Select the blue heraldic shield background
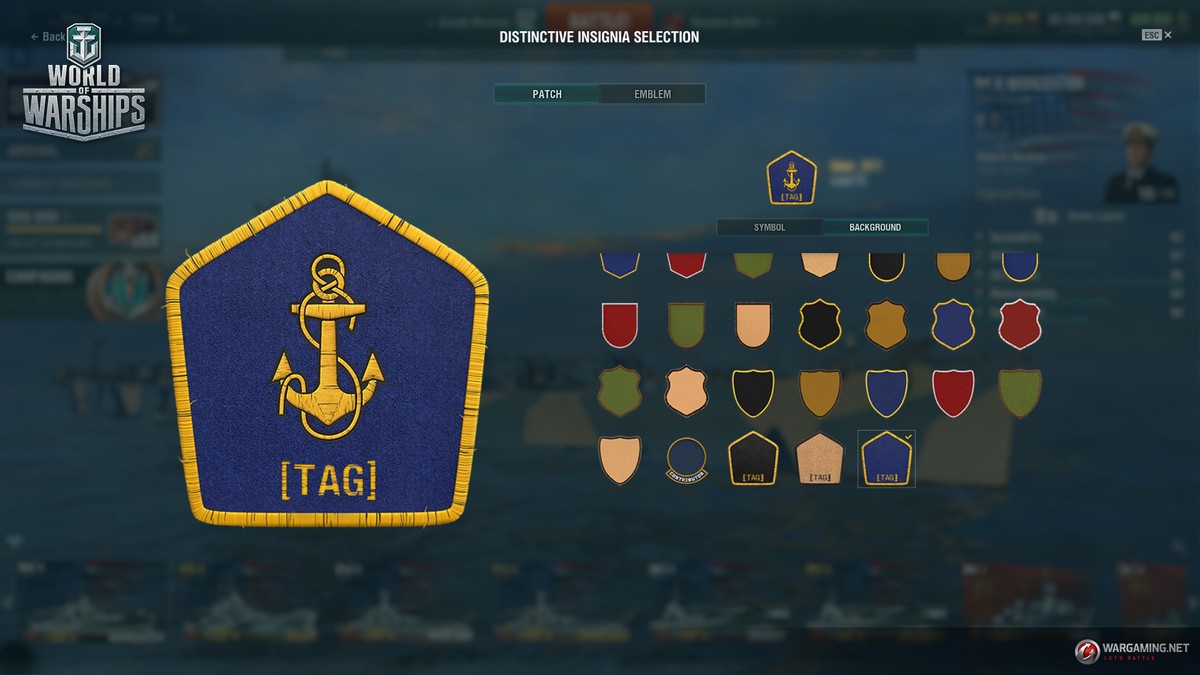 (x=886, y=392)
